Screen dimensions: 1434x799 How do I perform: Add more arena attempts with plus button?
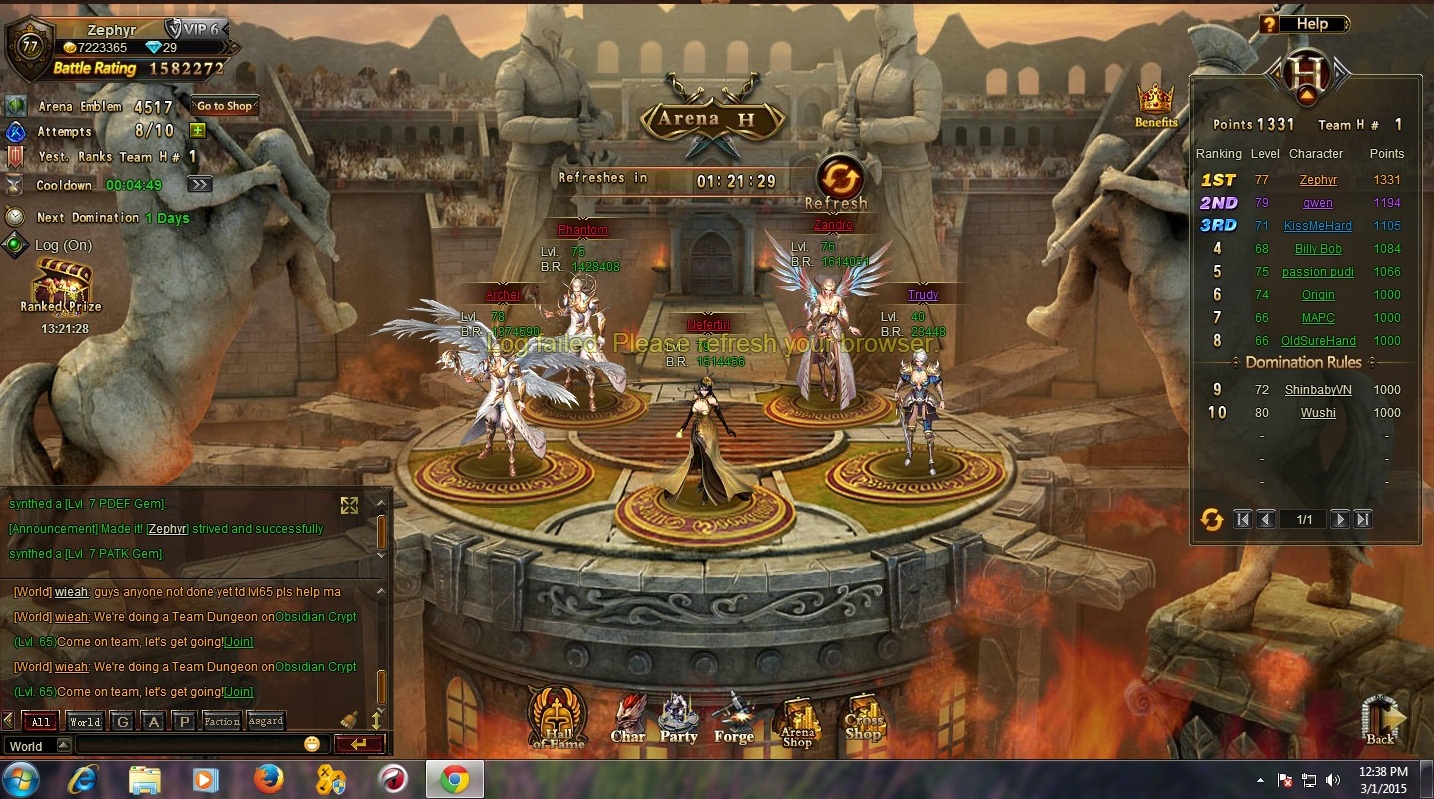tap(197, 131)
